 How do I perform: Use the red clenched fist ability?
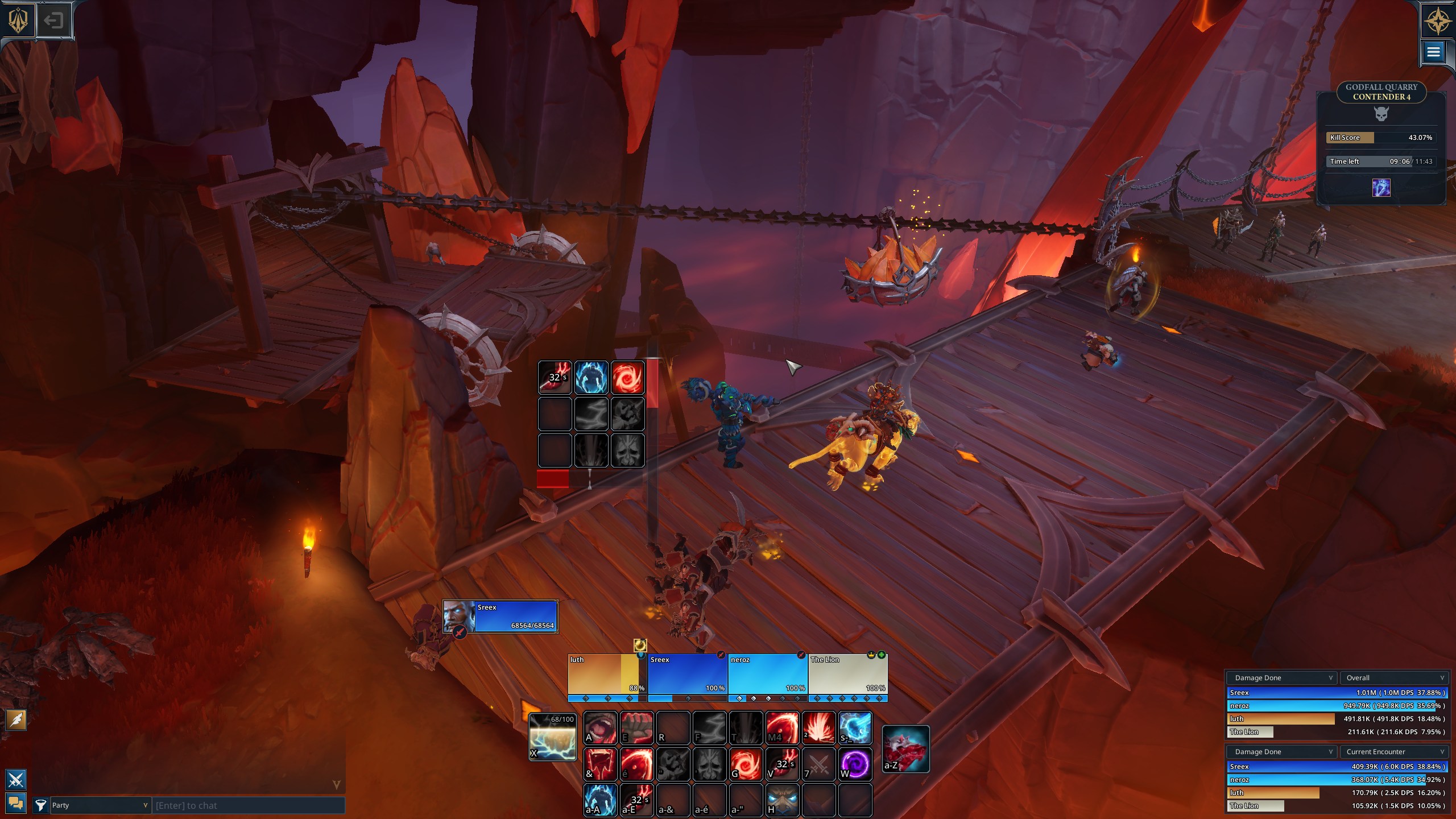coord(636,727)
